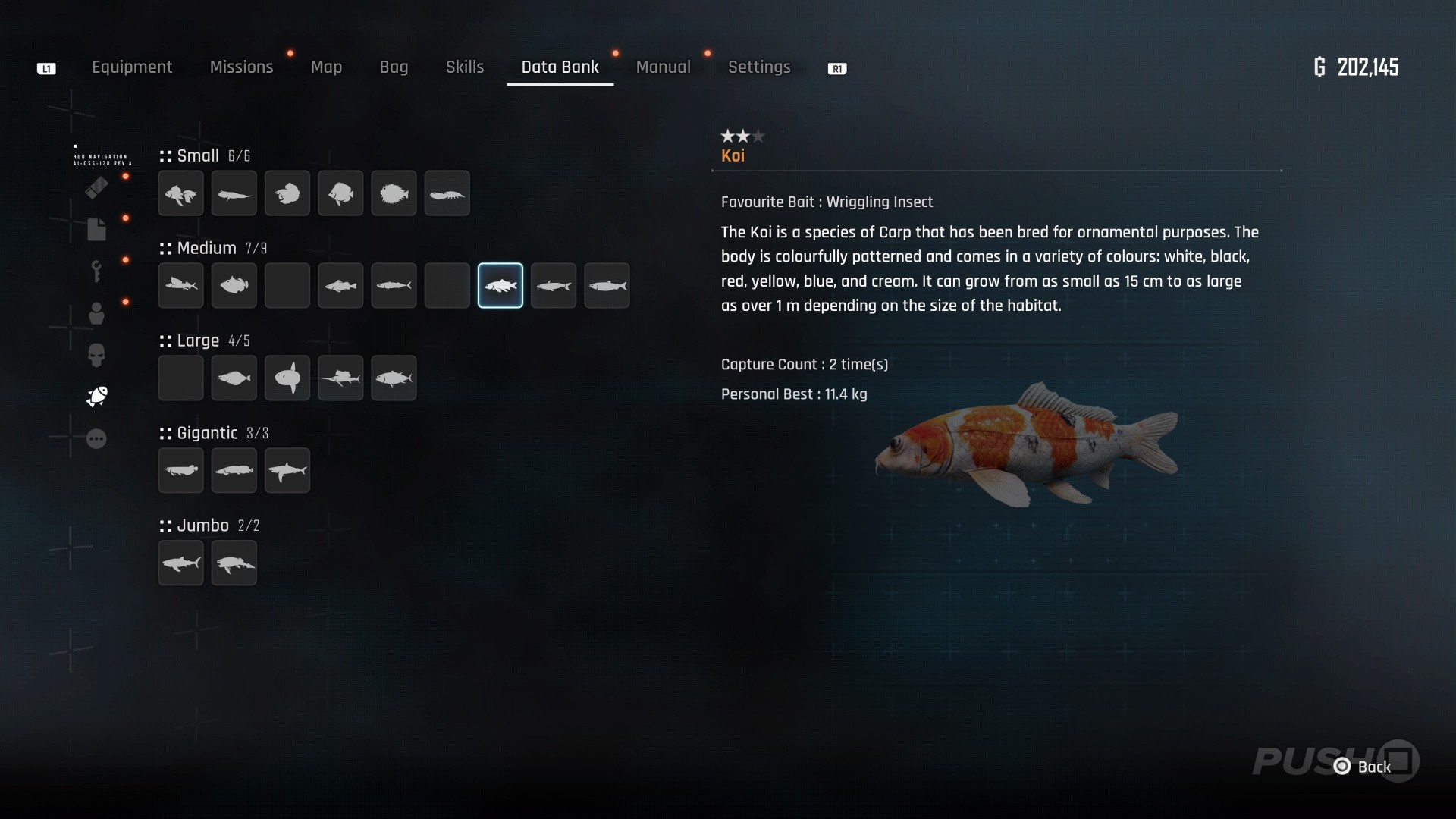
Task: Select the Data Bank tab
Action: tap(560, 67)
